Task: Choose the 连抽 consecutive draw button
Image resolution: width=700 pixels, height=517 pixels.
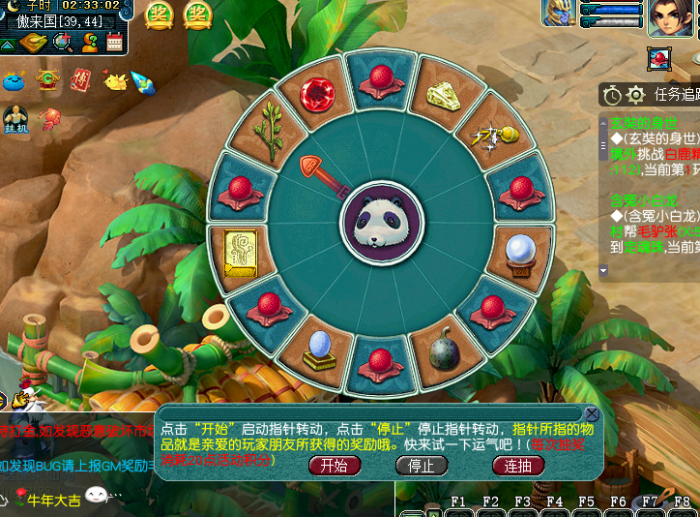Action: [518, 465]
